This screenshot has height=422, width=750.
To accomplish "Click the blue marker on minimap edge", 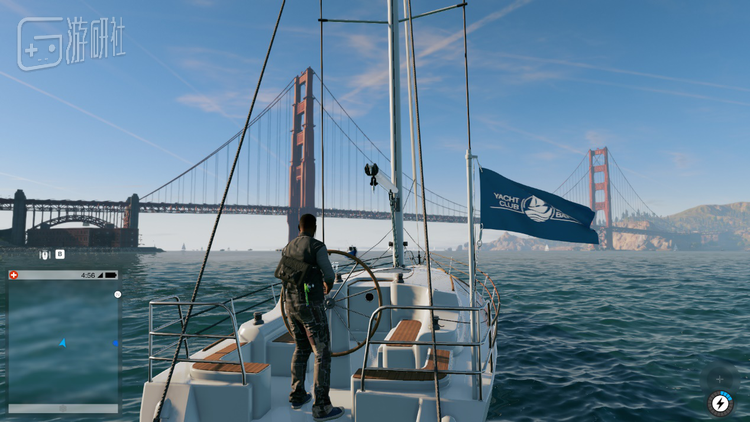I will tap(116, 343).
